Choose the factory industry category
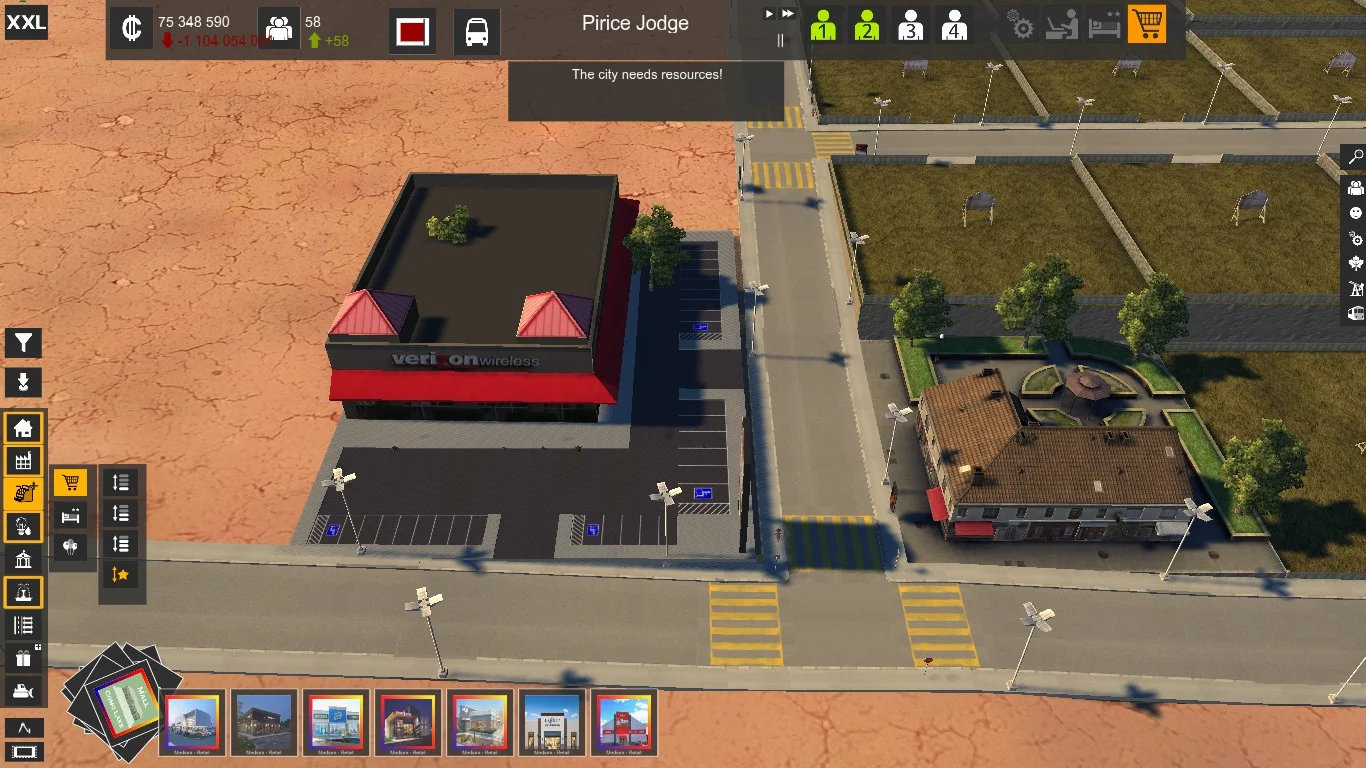Image resolution: width=1366 pixels, height=768 pixels. coord(23,460)
